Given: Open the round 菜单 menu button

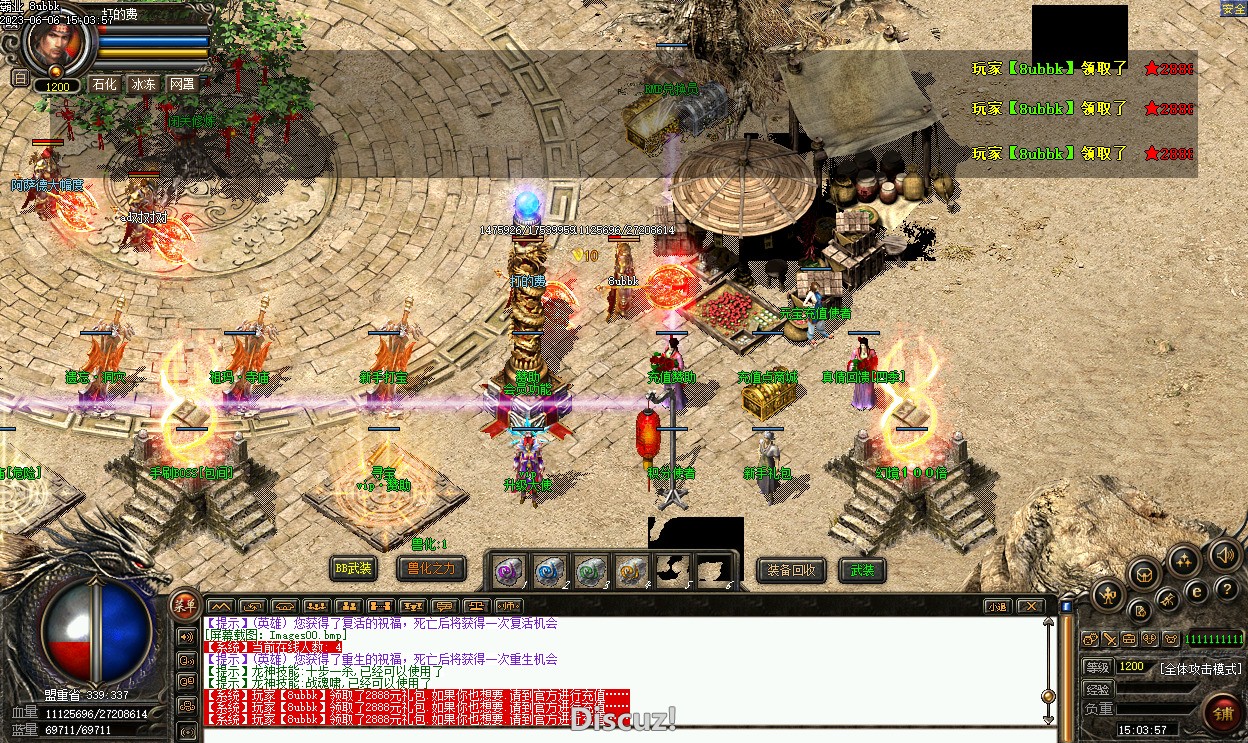Looking at the screenshot, I should (x=184, y=603).
